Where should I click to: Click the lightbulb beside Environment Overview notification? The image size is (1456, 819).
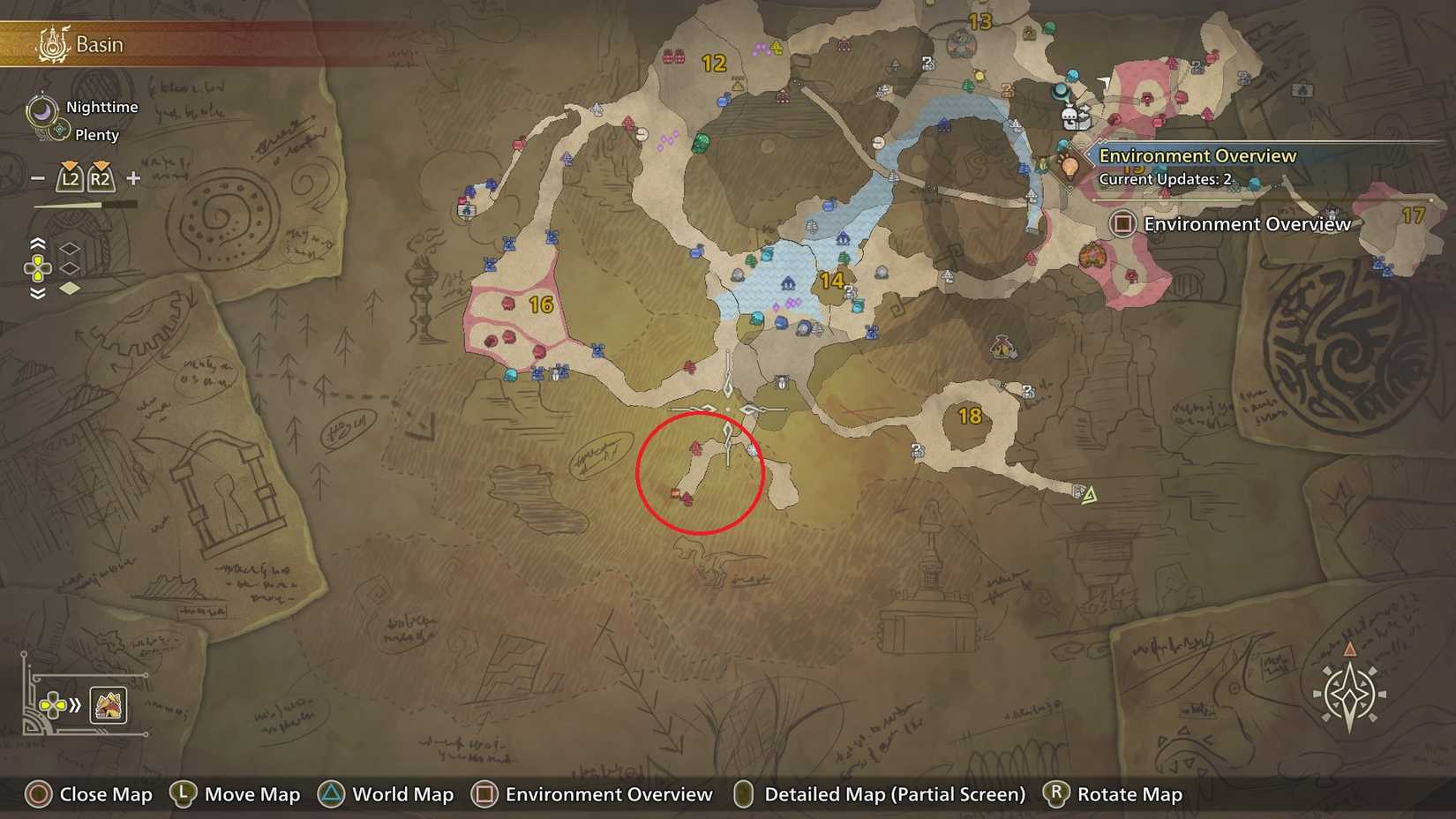pos(1070,166)
